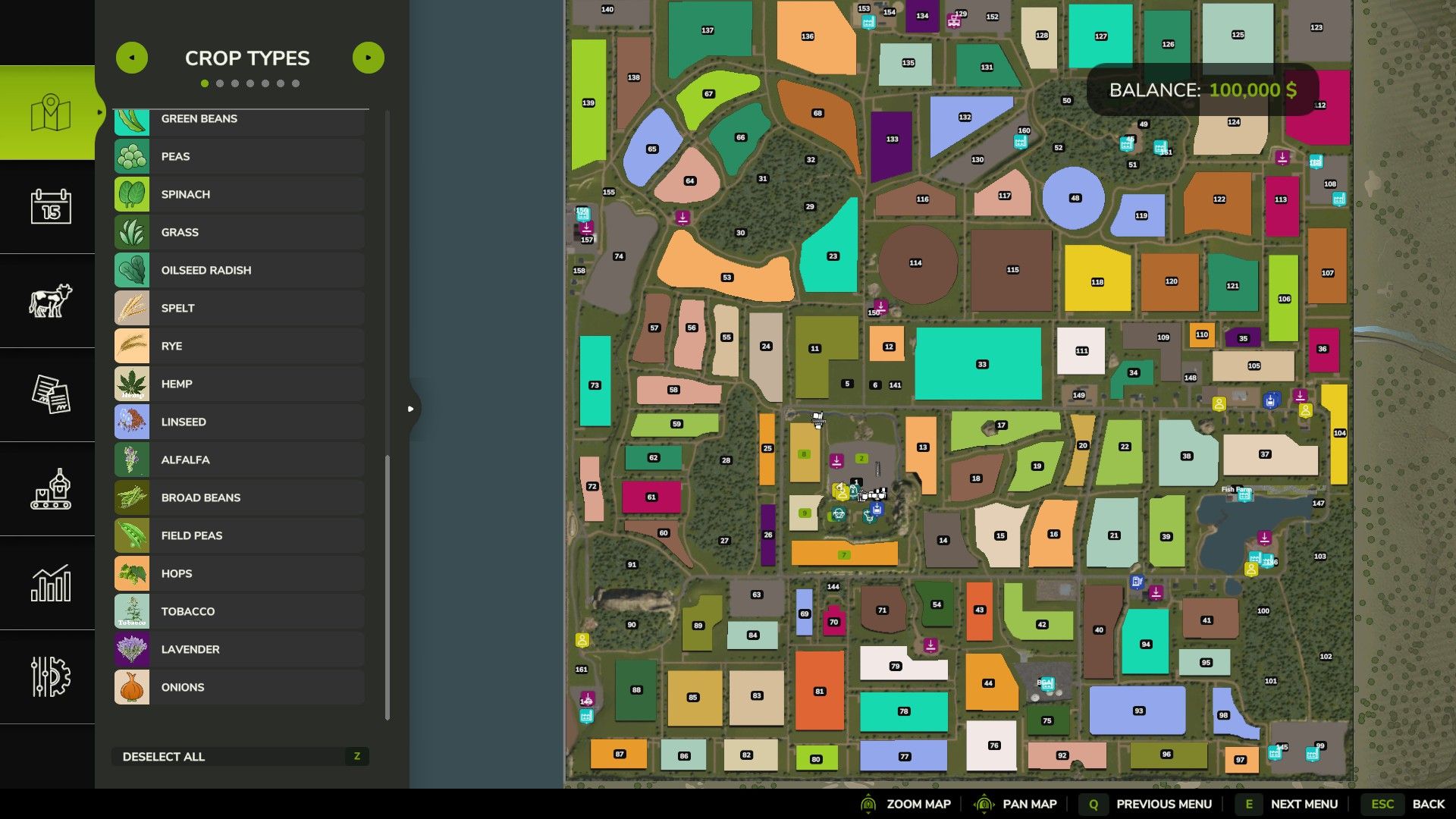
Task: Click the right arrow next to Crop Types
Action: (369, 57)
